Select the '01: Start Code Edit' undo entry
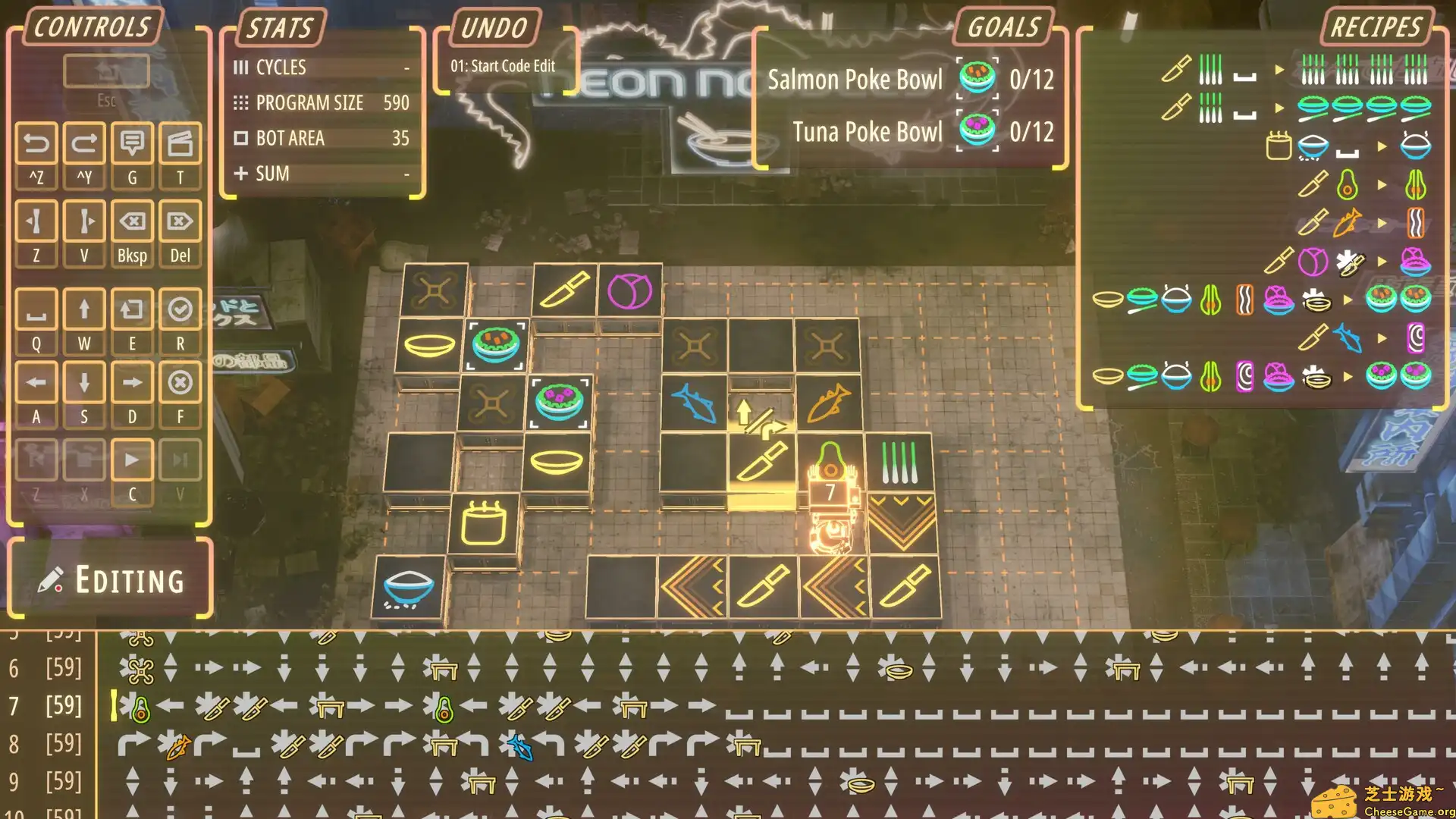The image size is (1456, 819). point(502,66)
